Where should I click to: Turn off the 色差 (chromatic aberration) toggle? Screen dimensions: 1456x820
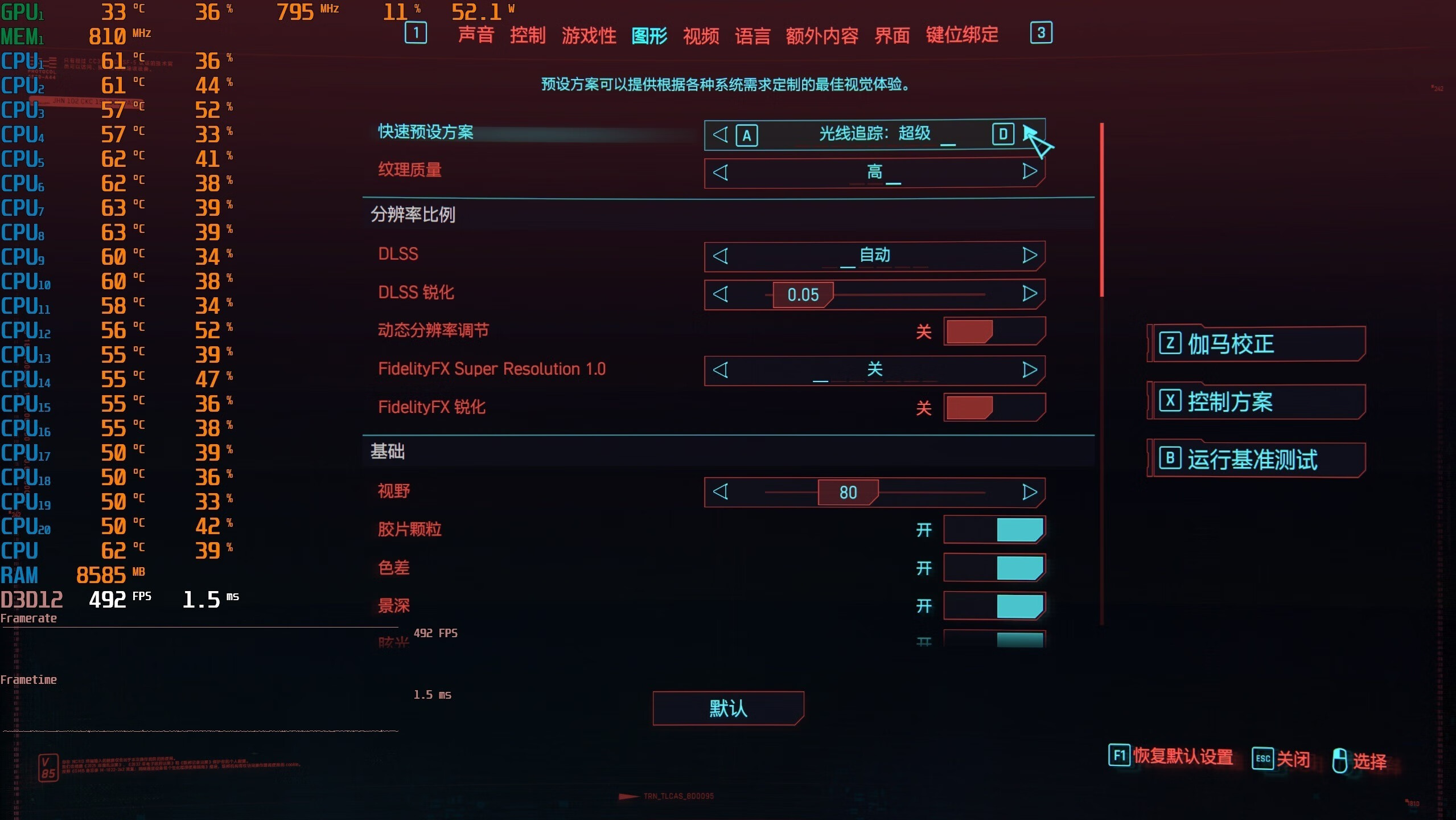993,568
